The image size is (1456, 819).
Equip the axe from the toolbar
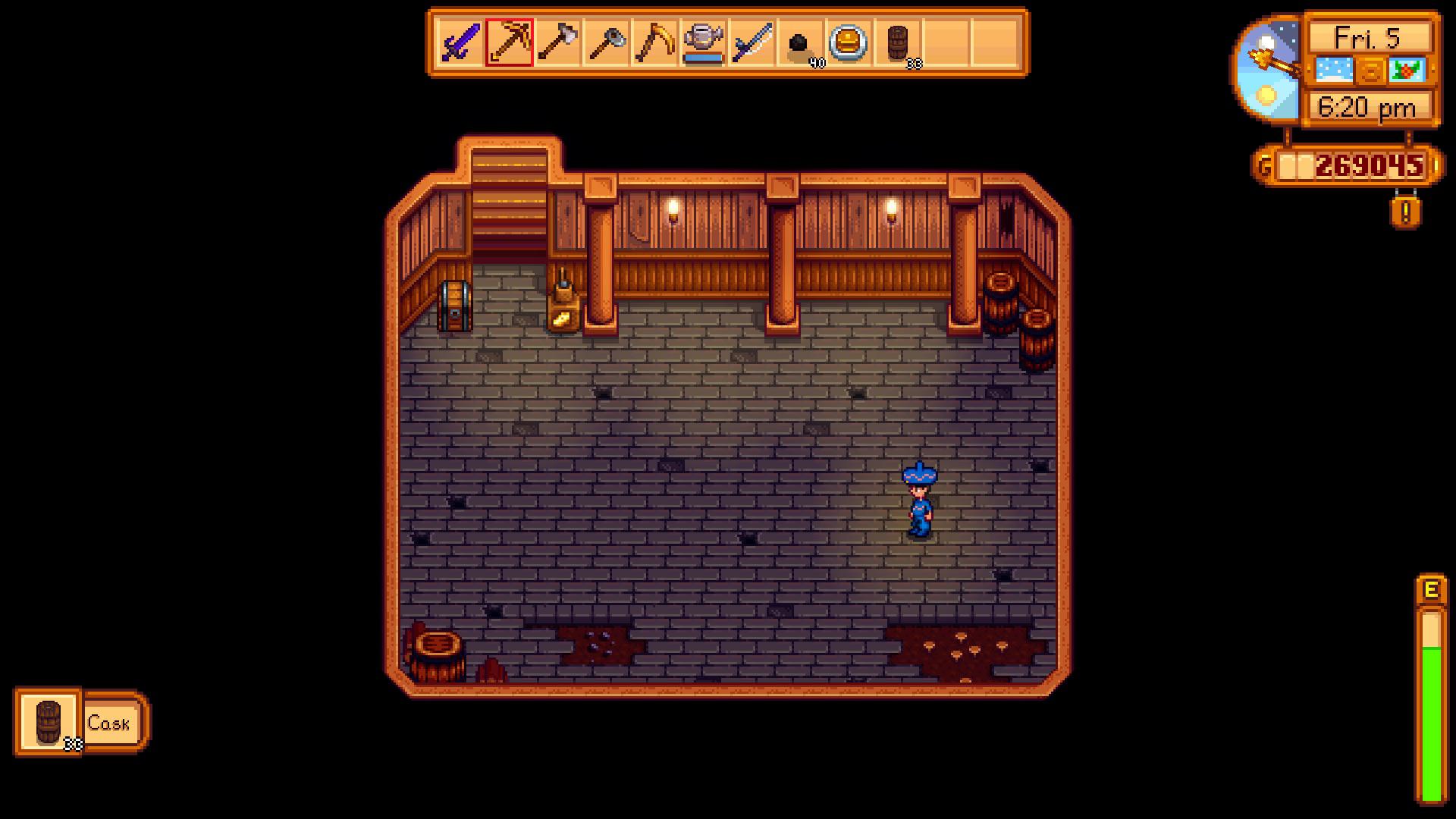coord(559,42)
